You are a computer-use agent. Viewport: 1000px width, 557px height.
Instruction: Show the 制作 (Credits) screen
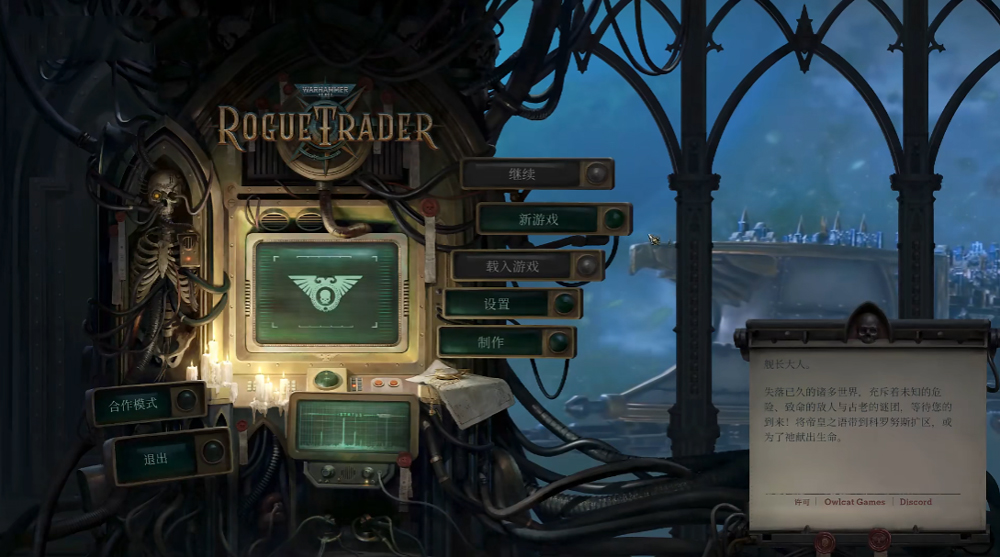click(493, 342)
